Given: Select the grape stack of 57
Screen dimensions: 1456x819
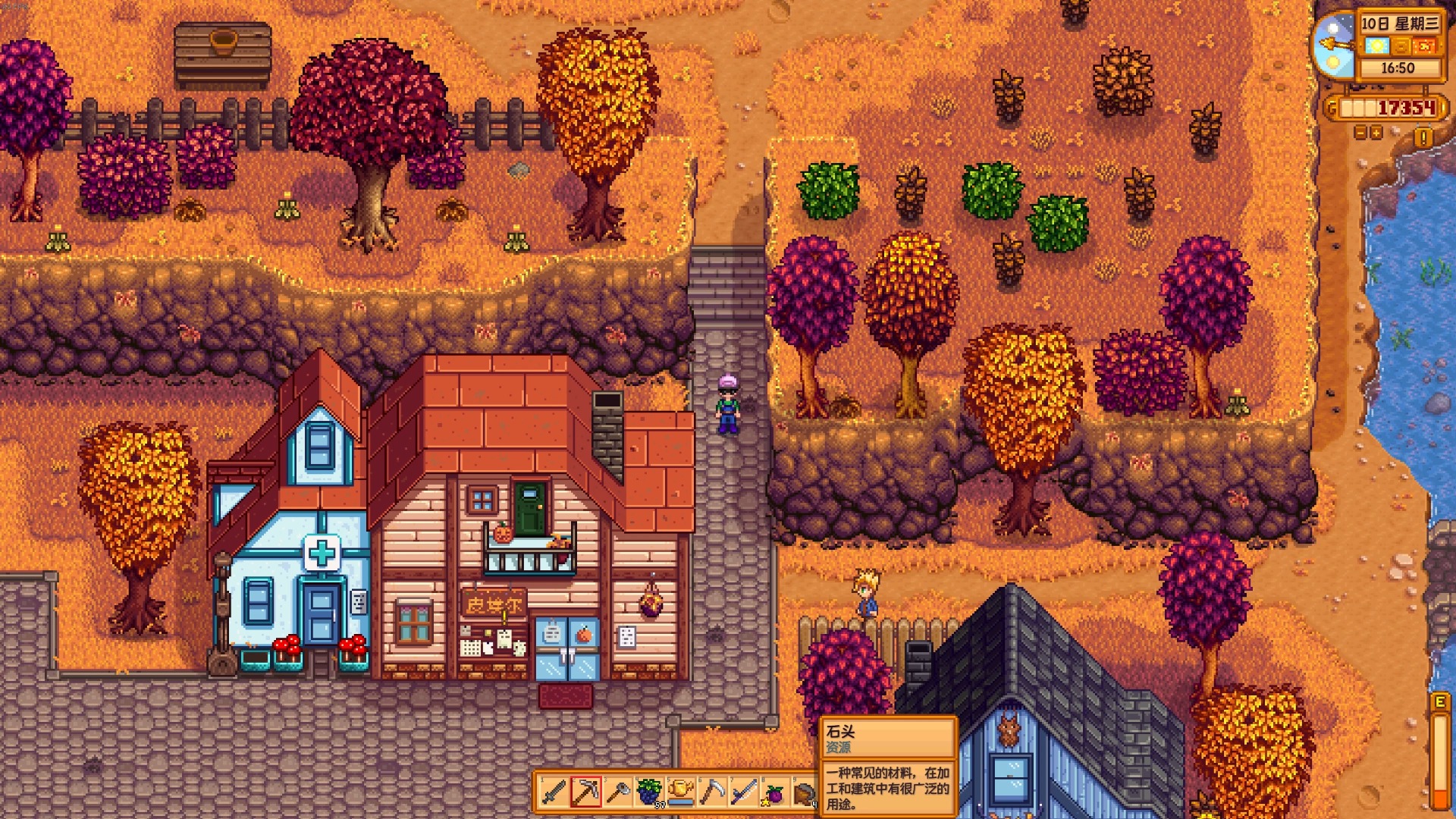Looking at the screenshot, I should click(x=649, y=792).
